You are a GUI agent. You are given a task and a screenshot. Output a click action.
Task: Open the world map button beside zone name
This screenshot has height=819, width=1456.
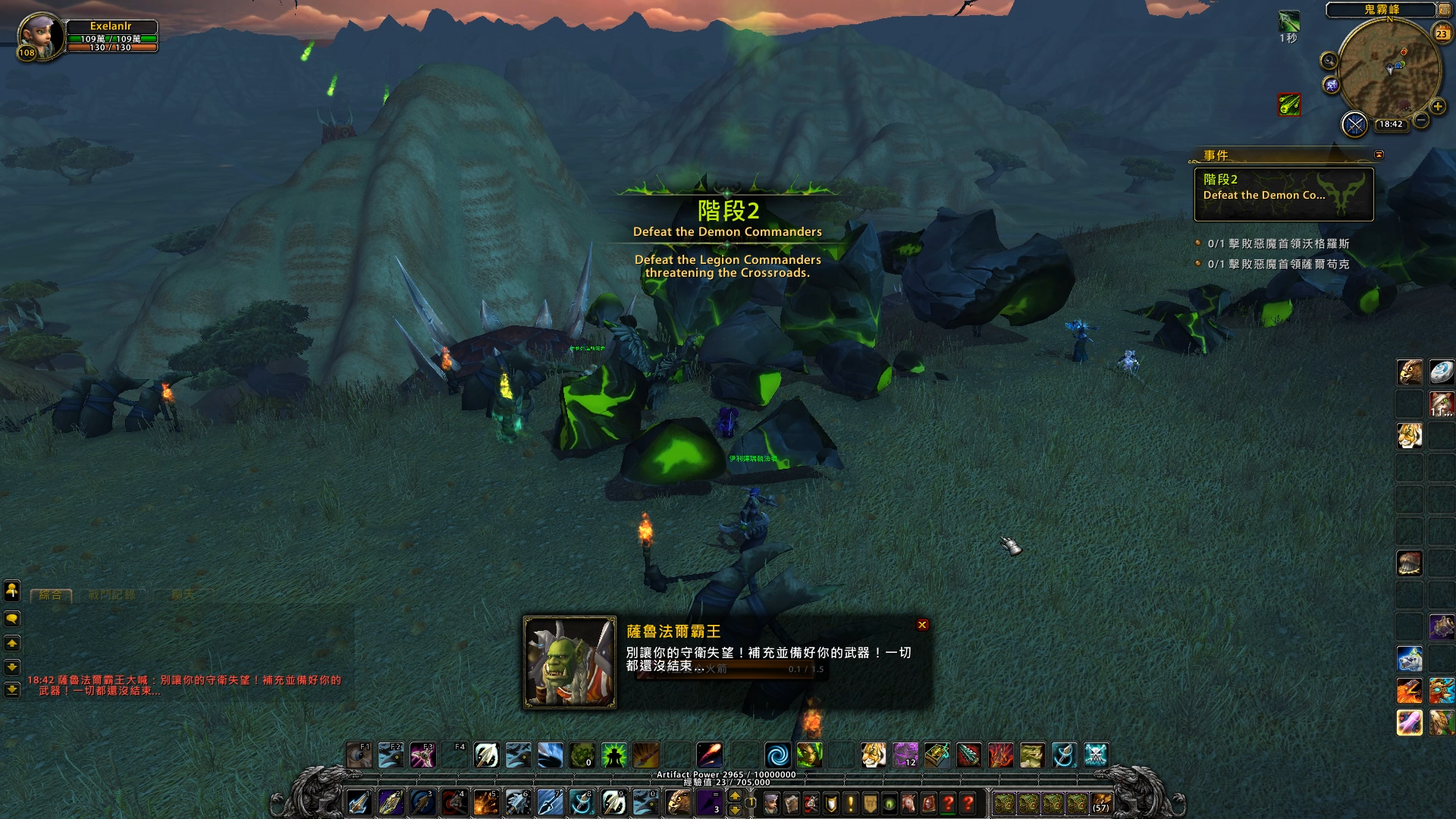point(1445,10)
